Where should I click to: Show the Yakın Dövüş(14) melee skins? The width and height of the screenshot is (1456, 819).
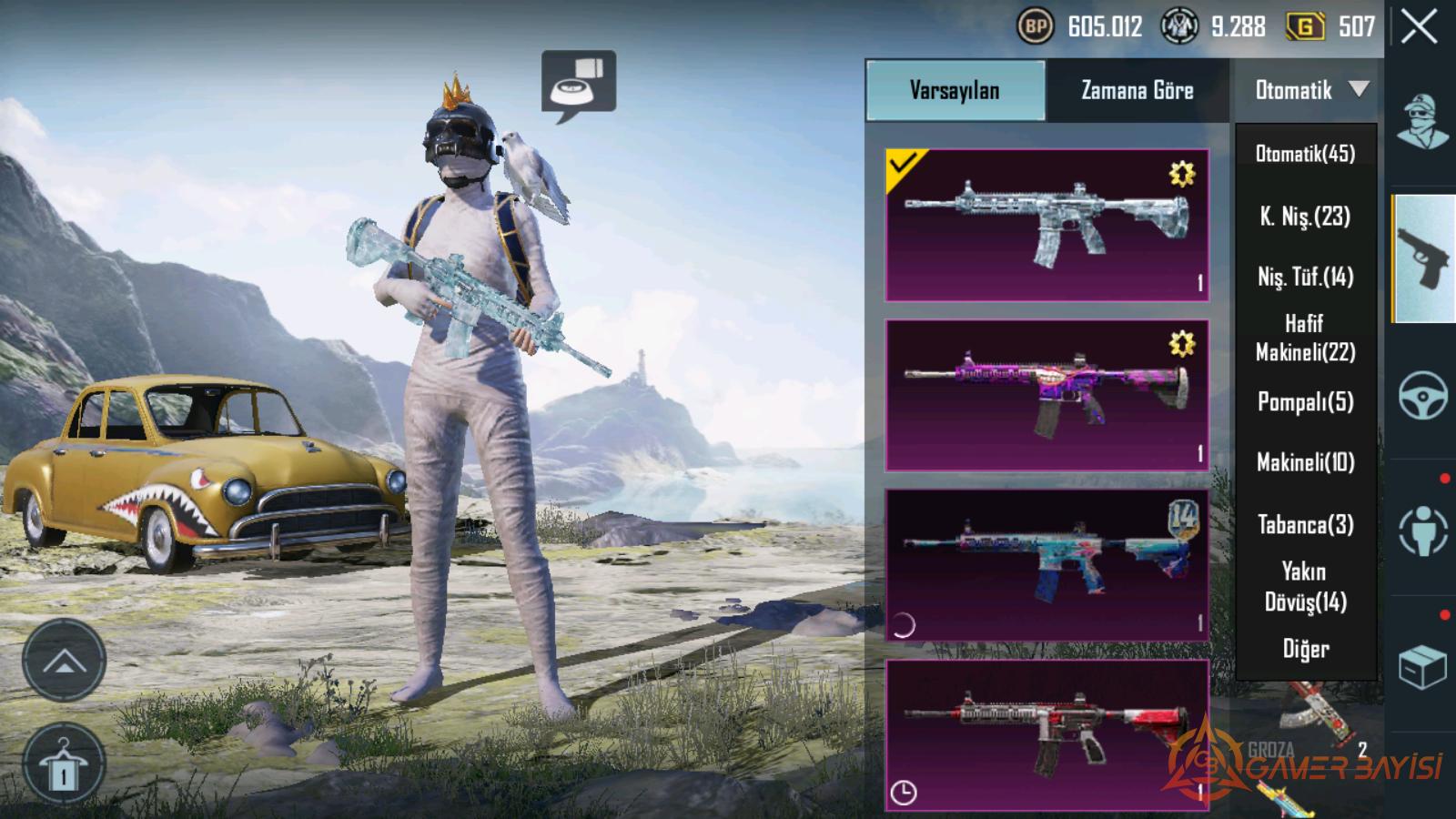pyautogui.click(x=1305, y=586)
